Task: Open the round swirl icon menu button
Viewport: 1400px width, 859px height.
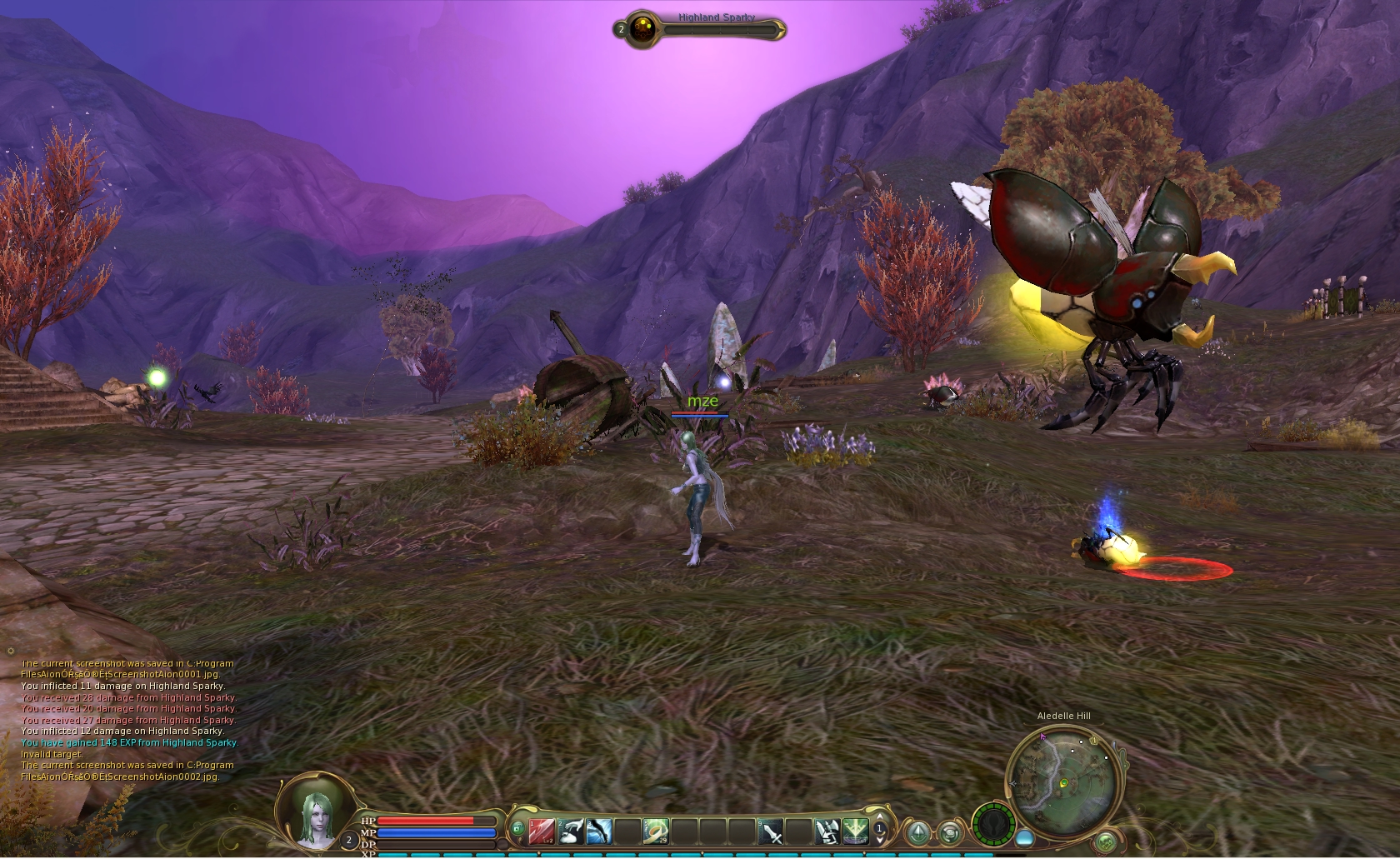Action: (949, 832)
